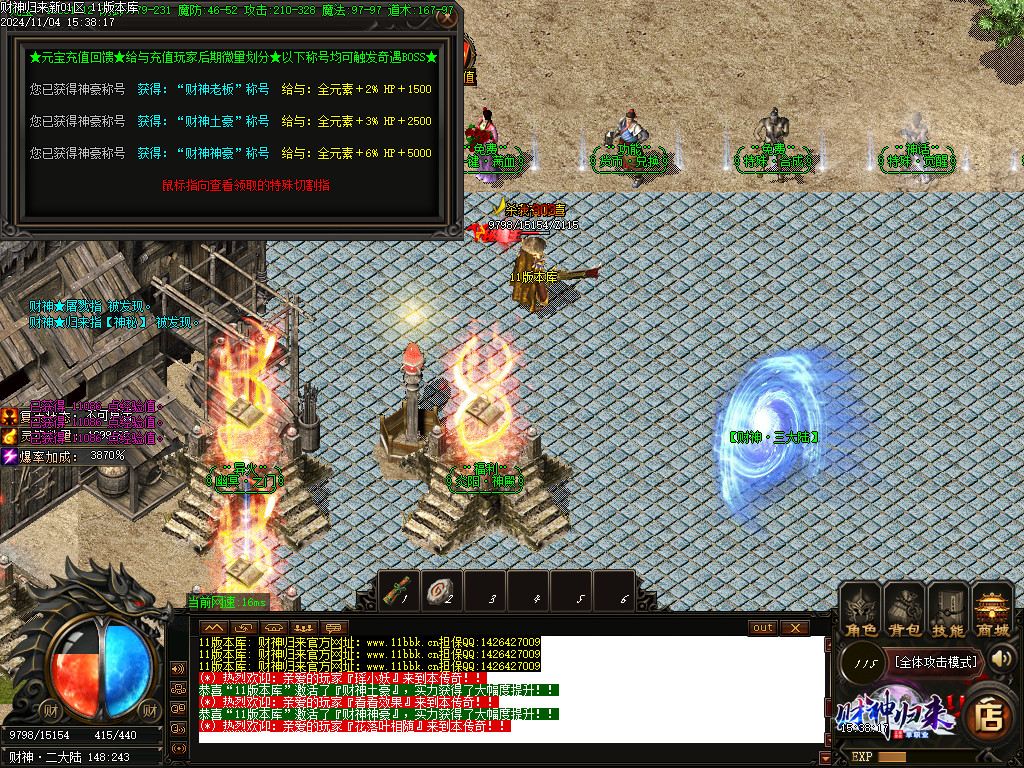Click the chat window's out button
The image size is (1024, 768).
(x=763, y=627)
